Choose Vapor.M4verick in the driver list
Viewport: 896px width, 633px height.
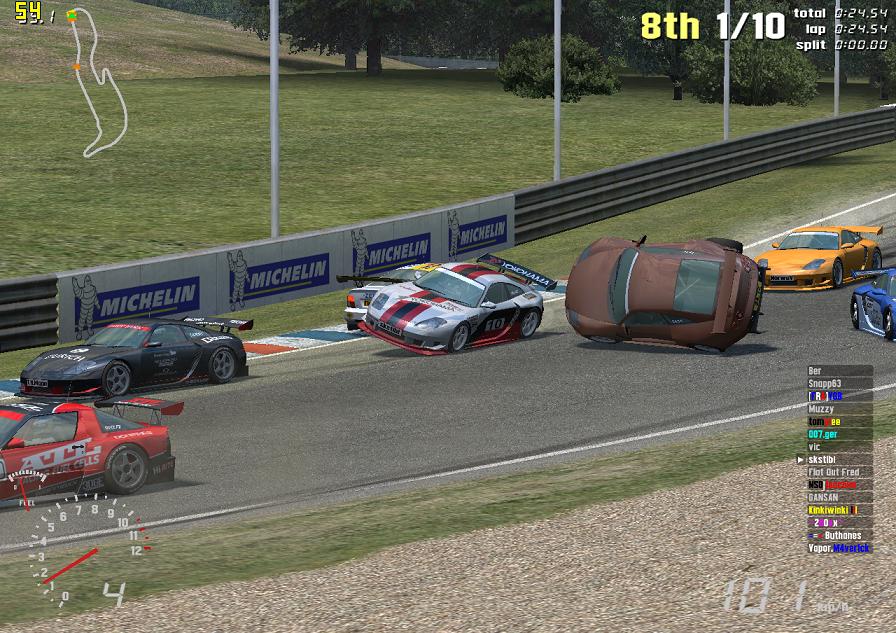(838, 548)
